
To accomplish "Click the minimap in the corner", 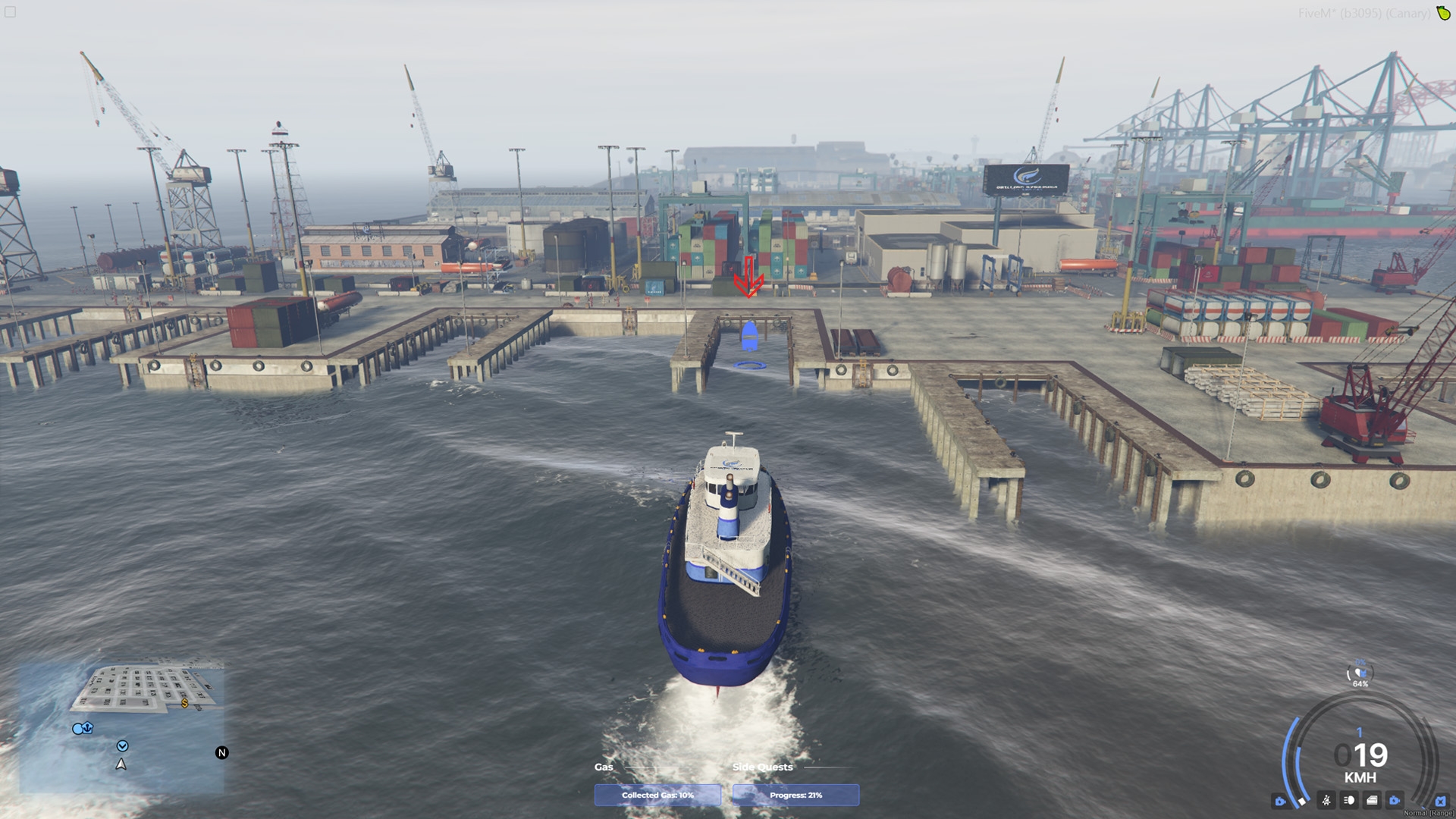I will point(121,728).
